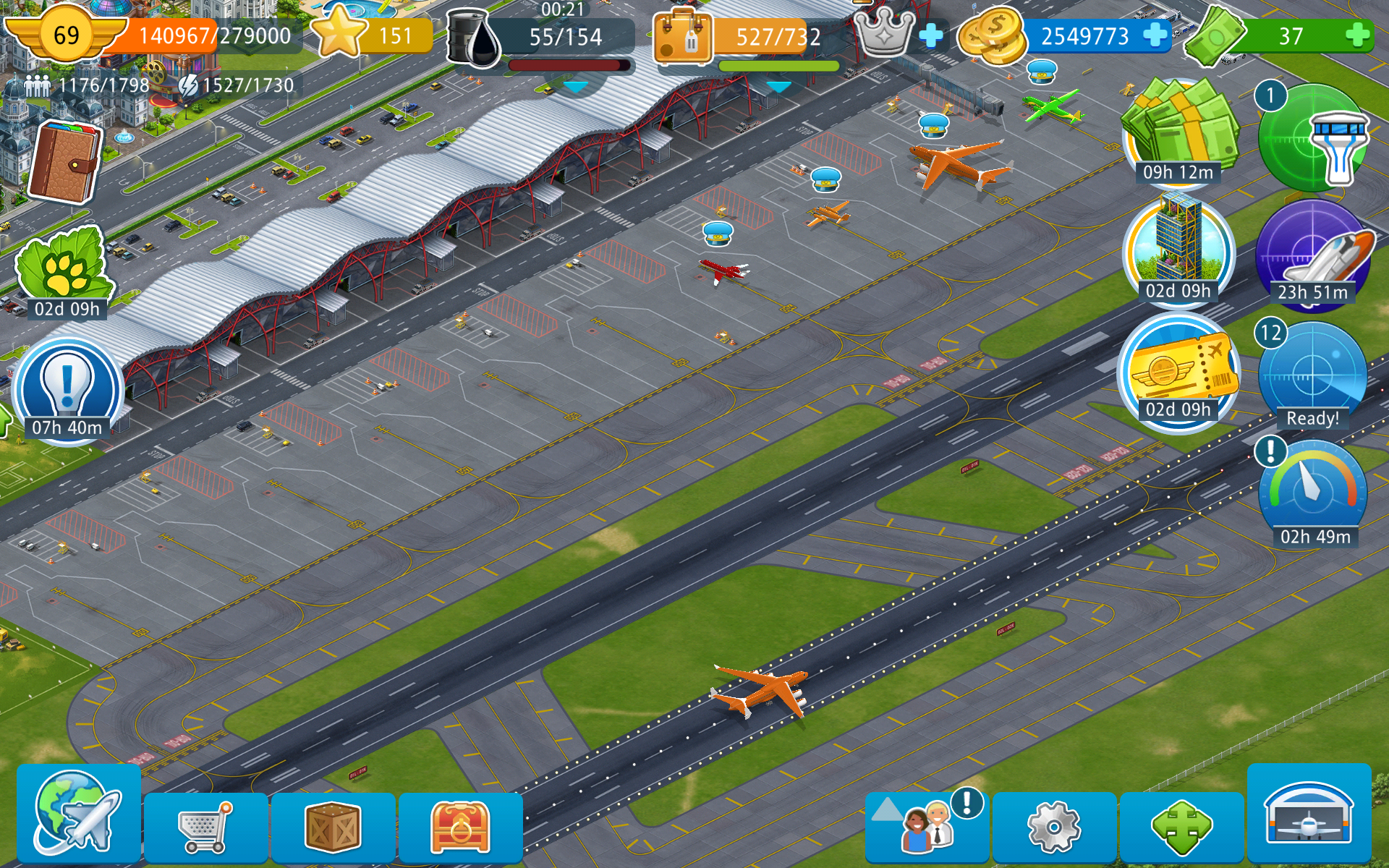Screen dimensions: 1389x868
Task: Open the shopping cart store
Action: (x=205, y=827)
